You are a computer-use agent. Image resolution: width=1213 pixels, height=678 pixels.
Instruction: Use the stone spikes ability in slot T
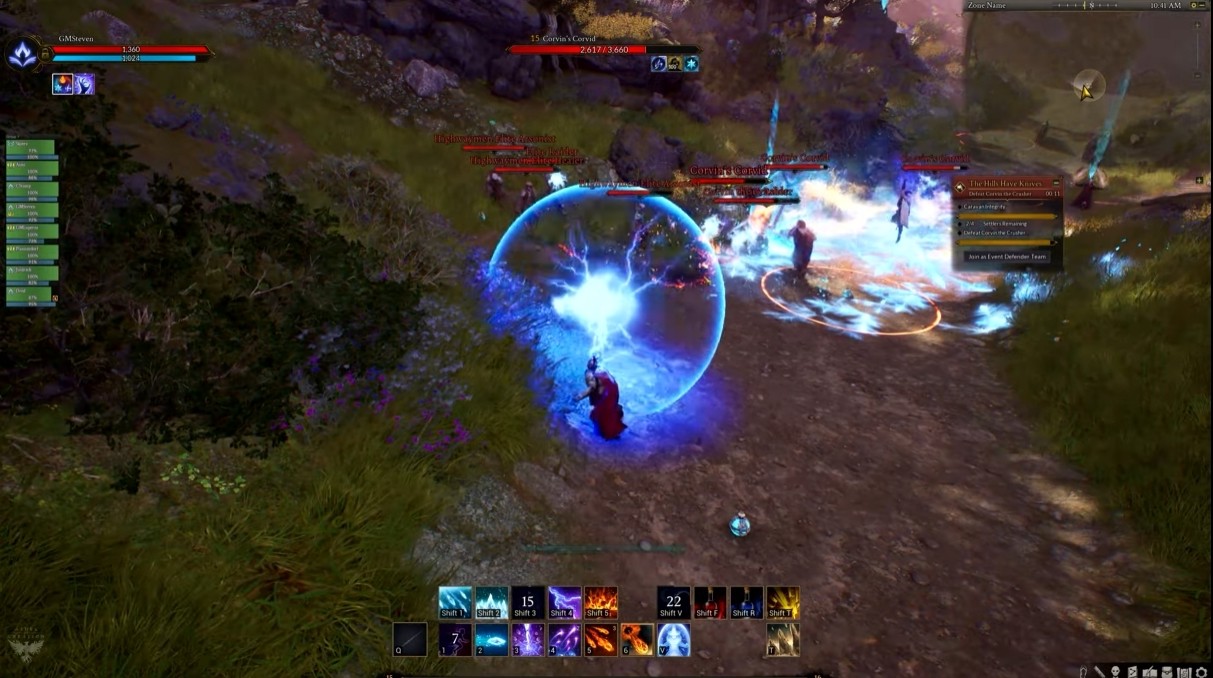click(x=783, y=639)
